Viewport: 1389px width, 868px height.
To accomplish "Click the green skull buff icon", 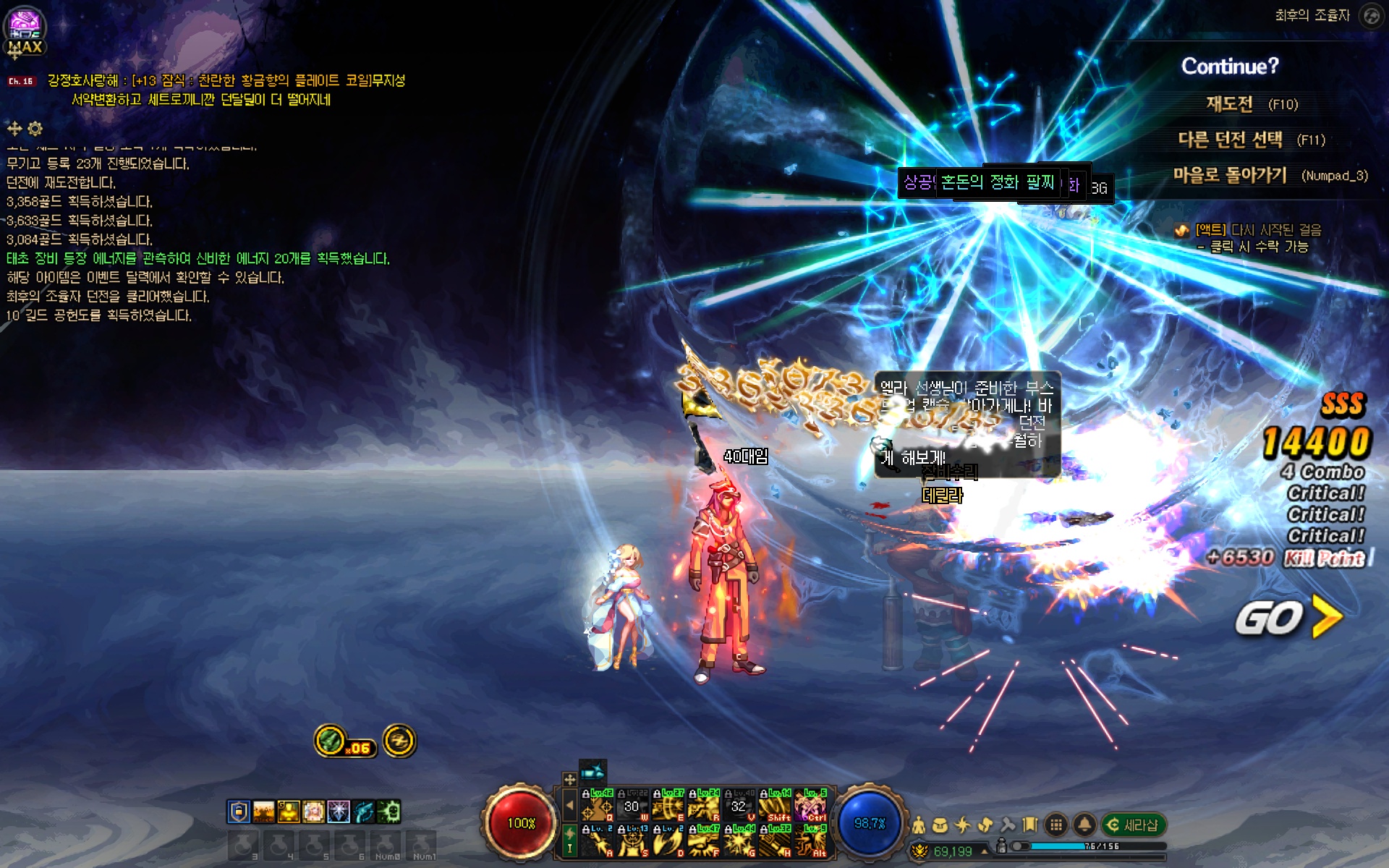I will tap(389, 812).
